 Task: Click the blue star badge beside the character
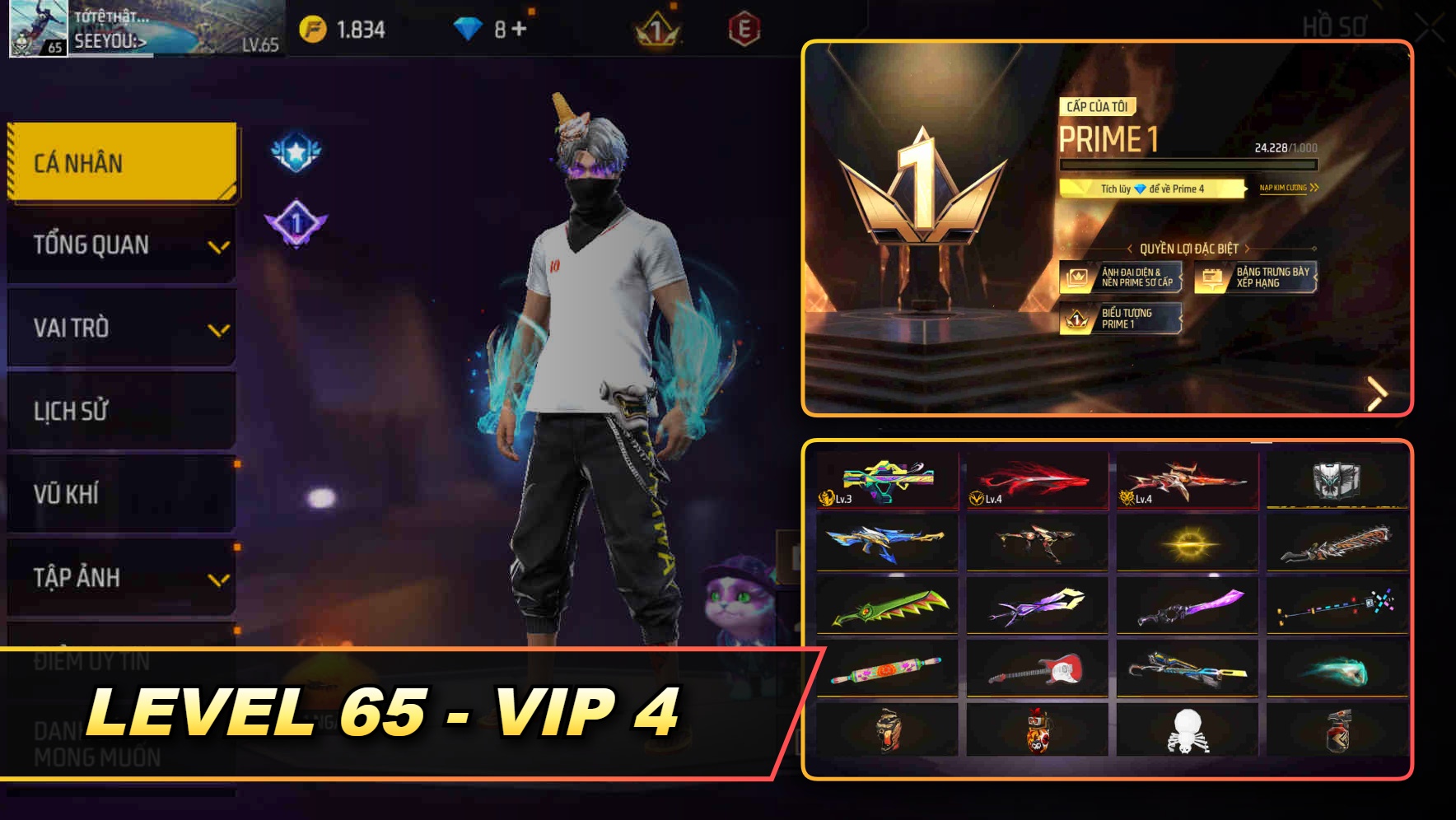coord(298,151)
